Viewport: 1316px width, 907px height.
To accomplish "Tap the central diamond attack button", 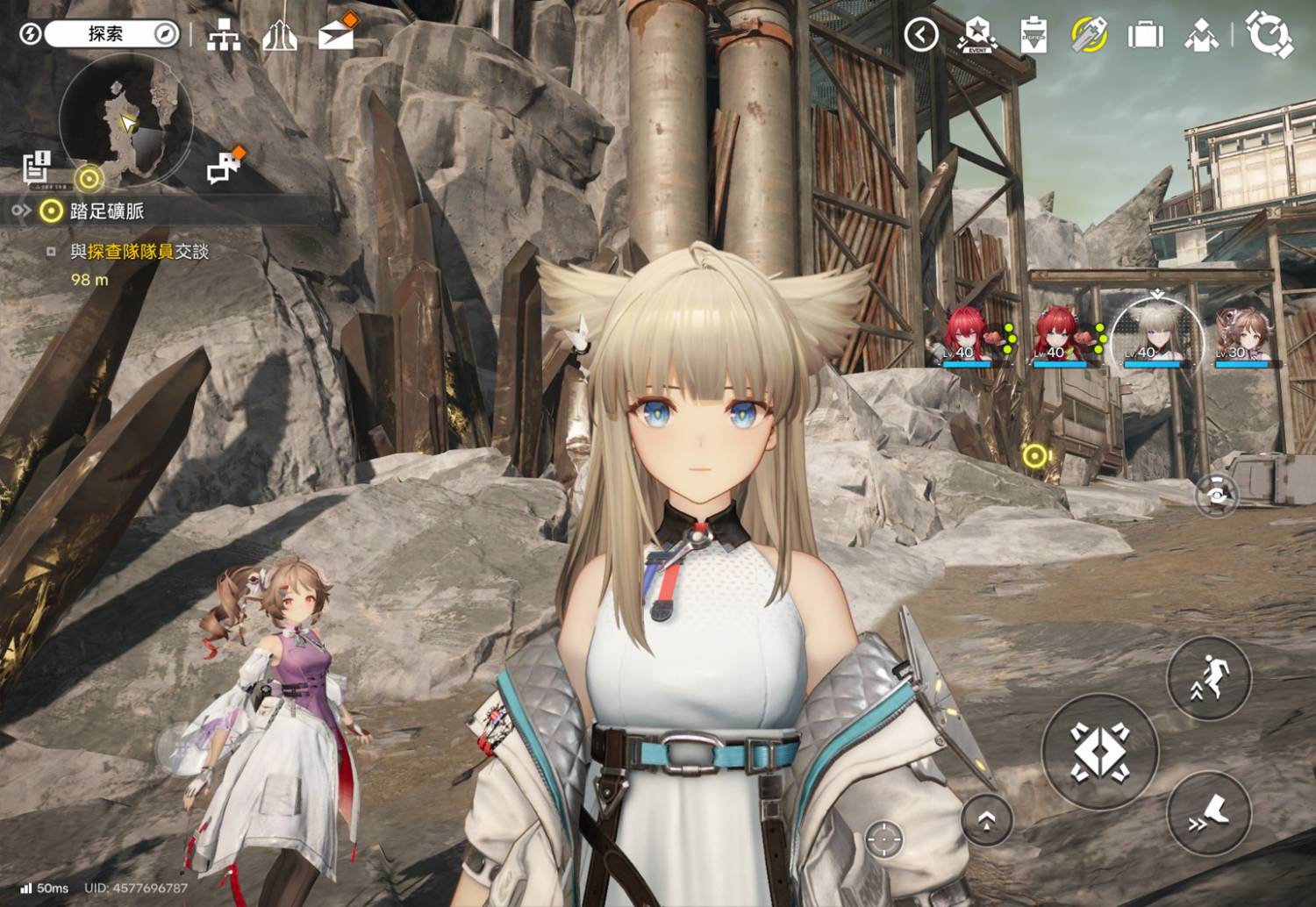I will coord(1100,752).
